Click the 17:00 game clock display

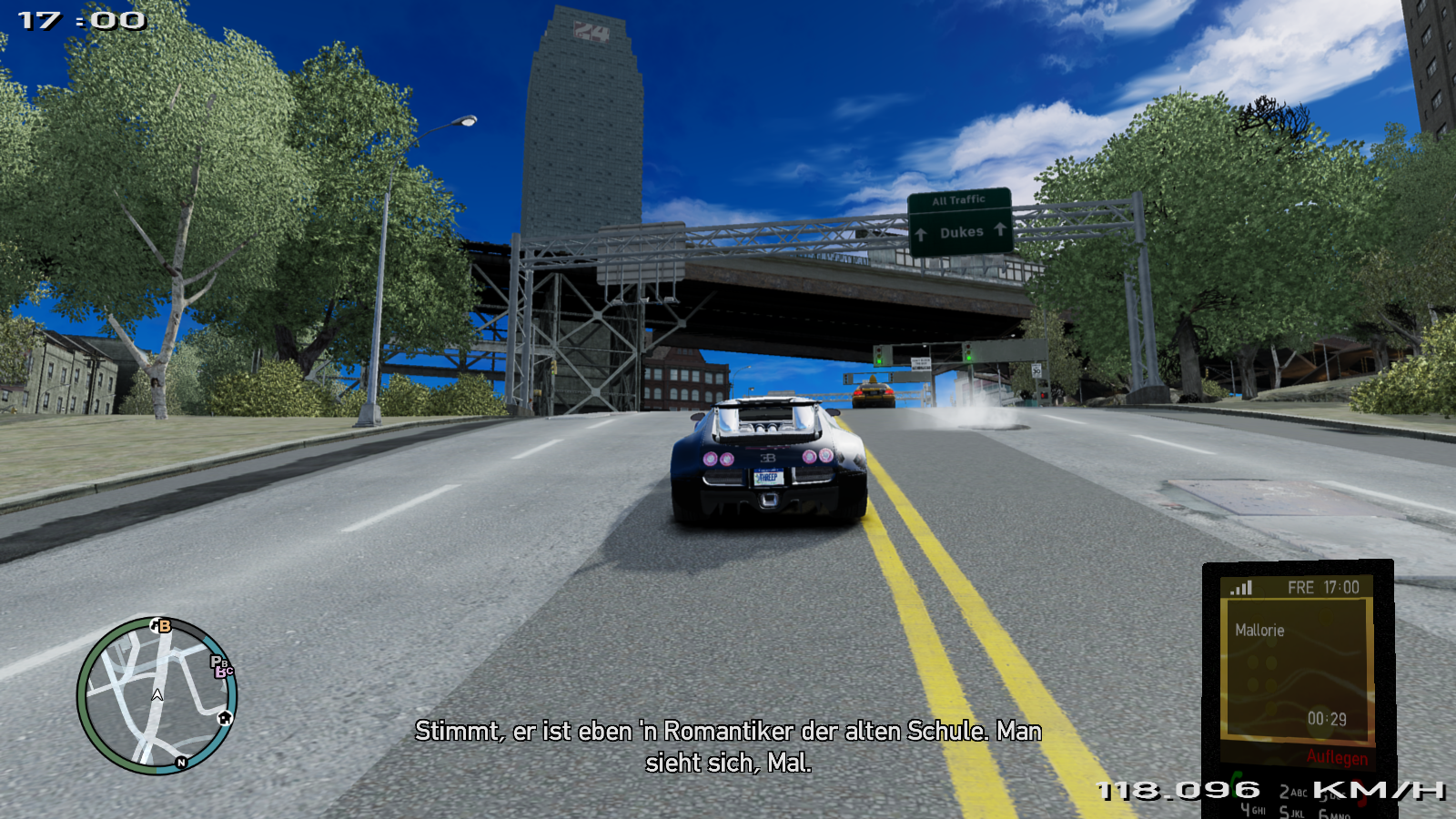coord(82,18)
